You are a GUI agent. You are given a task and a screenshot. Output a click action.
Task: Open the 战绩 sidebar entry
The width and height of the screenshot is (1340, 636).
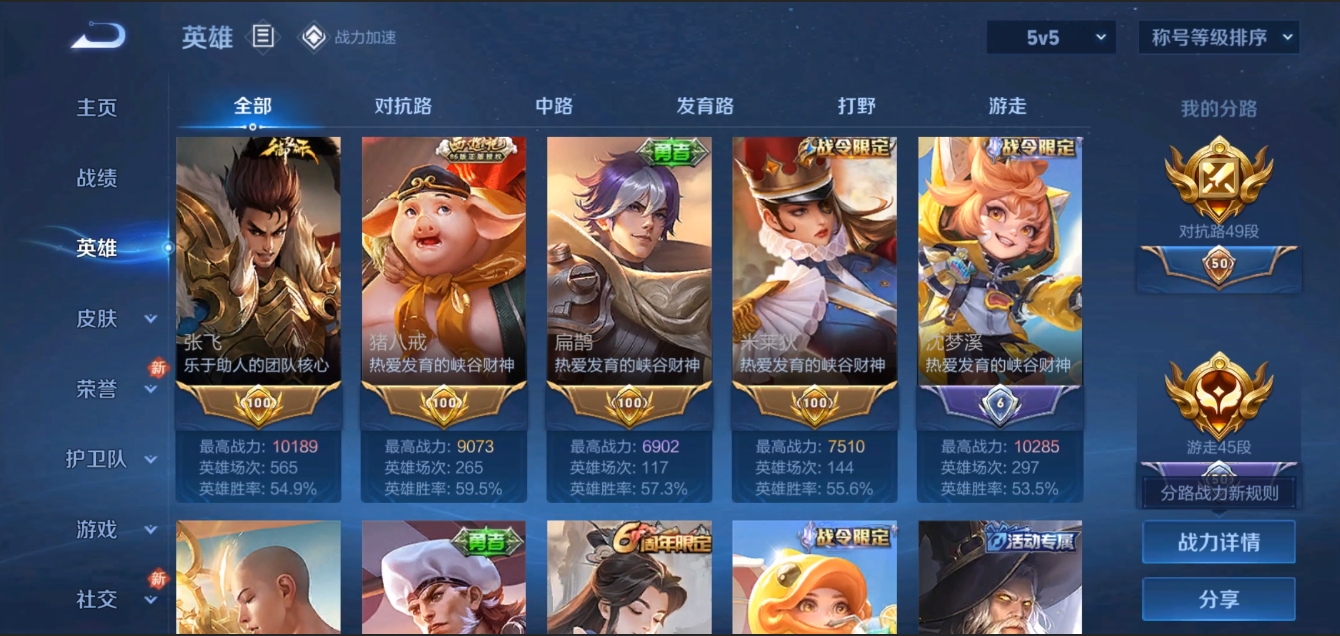click(97, 178)
